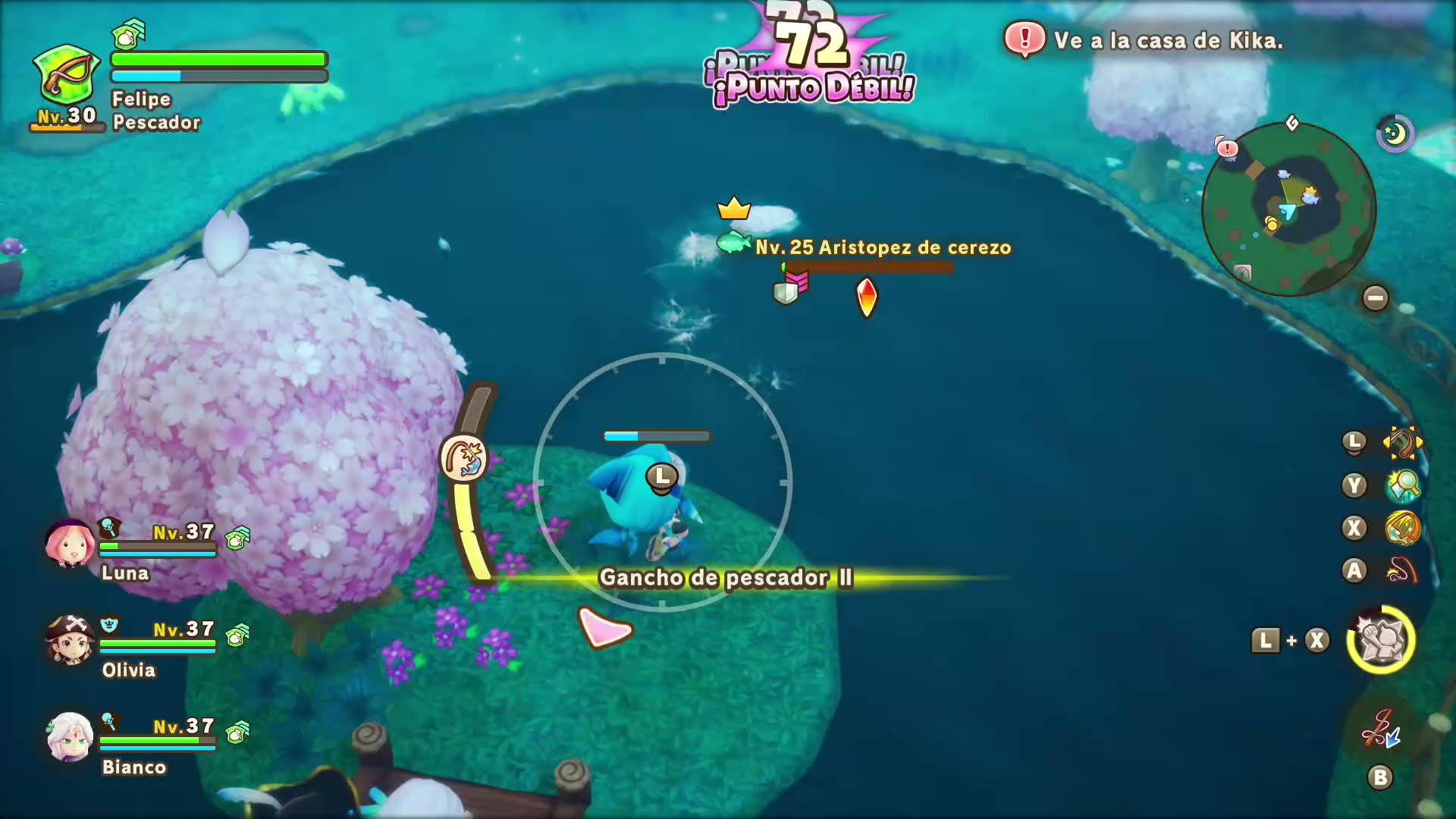Click the gold coins marker on minimap
Viewport: 1456px width, 819px height.
pos(1272,223)
